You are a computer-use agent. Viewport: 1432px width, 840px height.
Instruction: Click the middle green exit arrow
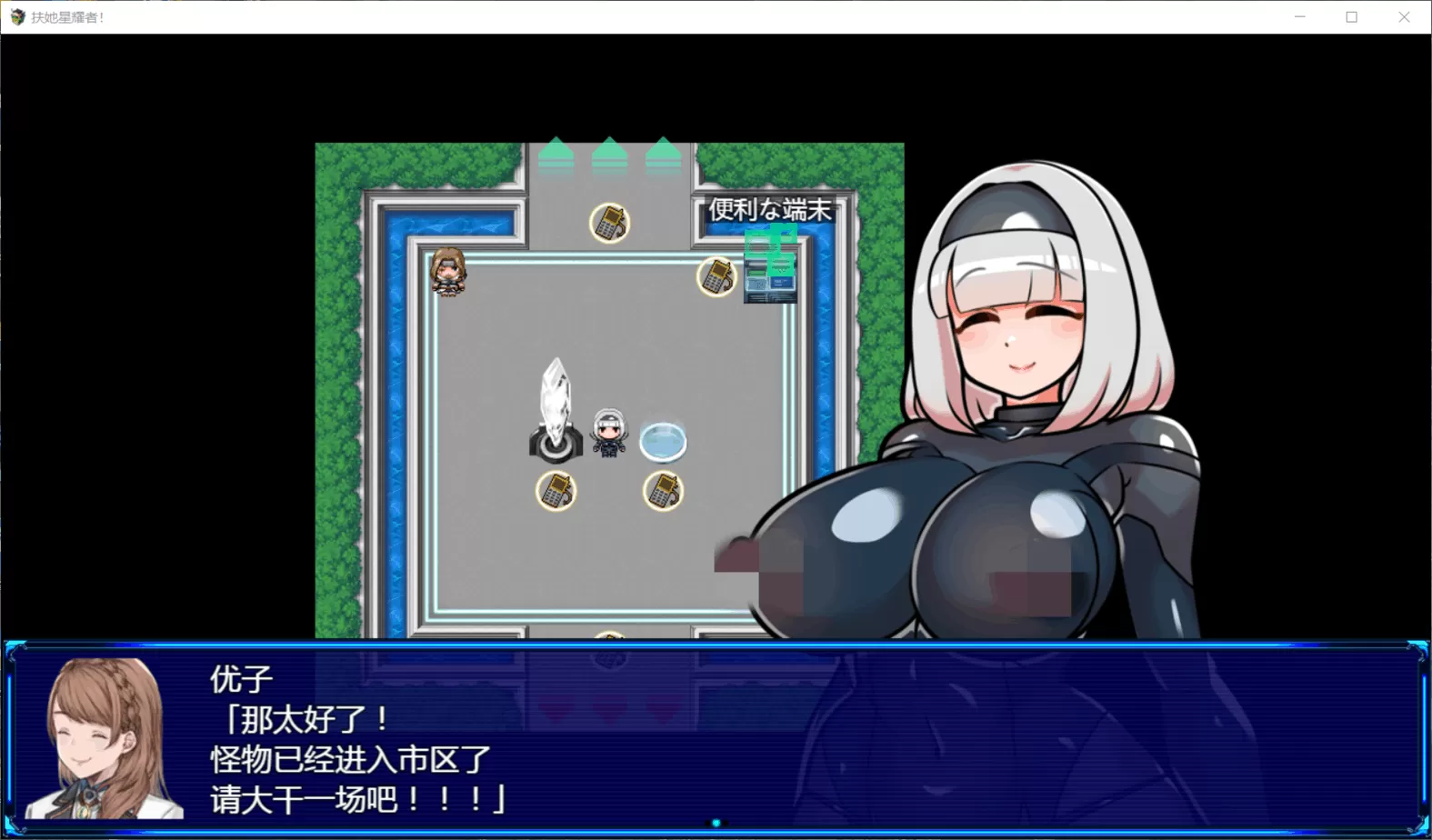[x=609, y=153]
